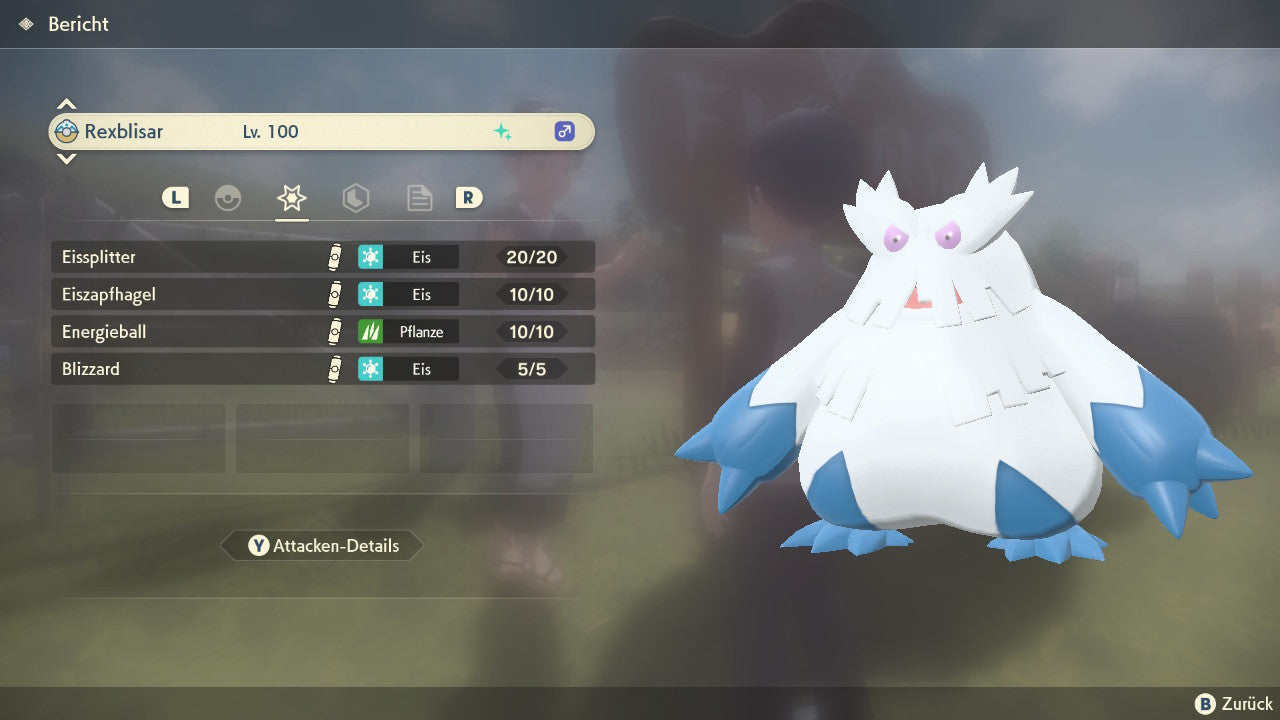This screenshot has width=1280, height=720.
Task: Select the Energieball move row
Action: 322,332
